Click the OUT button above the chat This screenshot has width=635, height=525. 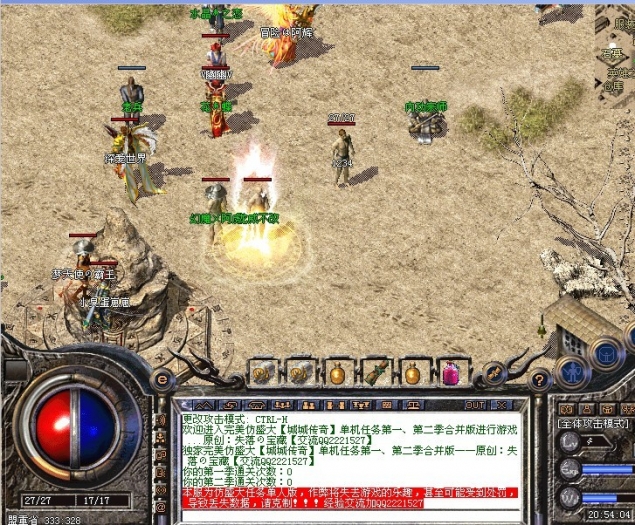[475, 405]
